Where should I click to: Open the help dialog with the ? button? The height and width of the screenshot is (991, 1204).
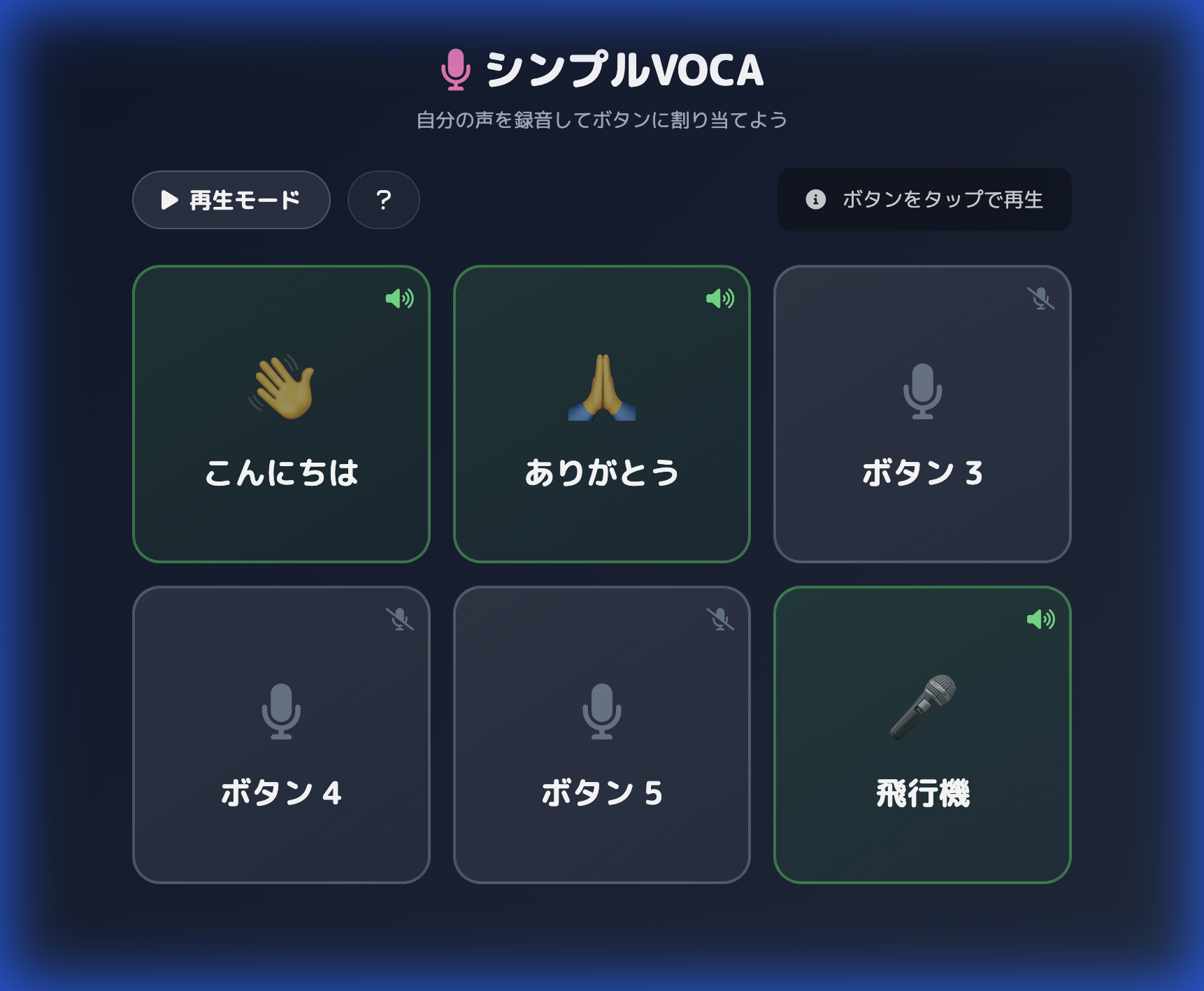click(383, 199)
